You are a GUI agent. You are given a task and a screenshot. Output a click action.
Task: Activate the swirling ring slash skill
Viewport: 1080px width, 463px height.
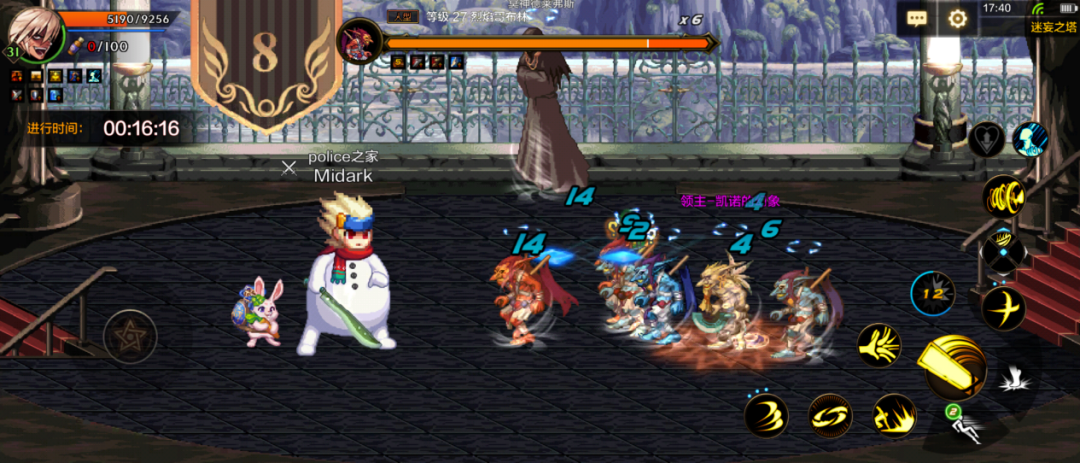tap(829, 416)
